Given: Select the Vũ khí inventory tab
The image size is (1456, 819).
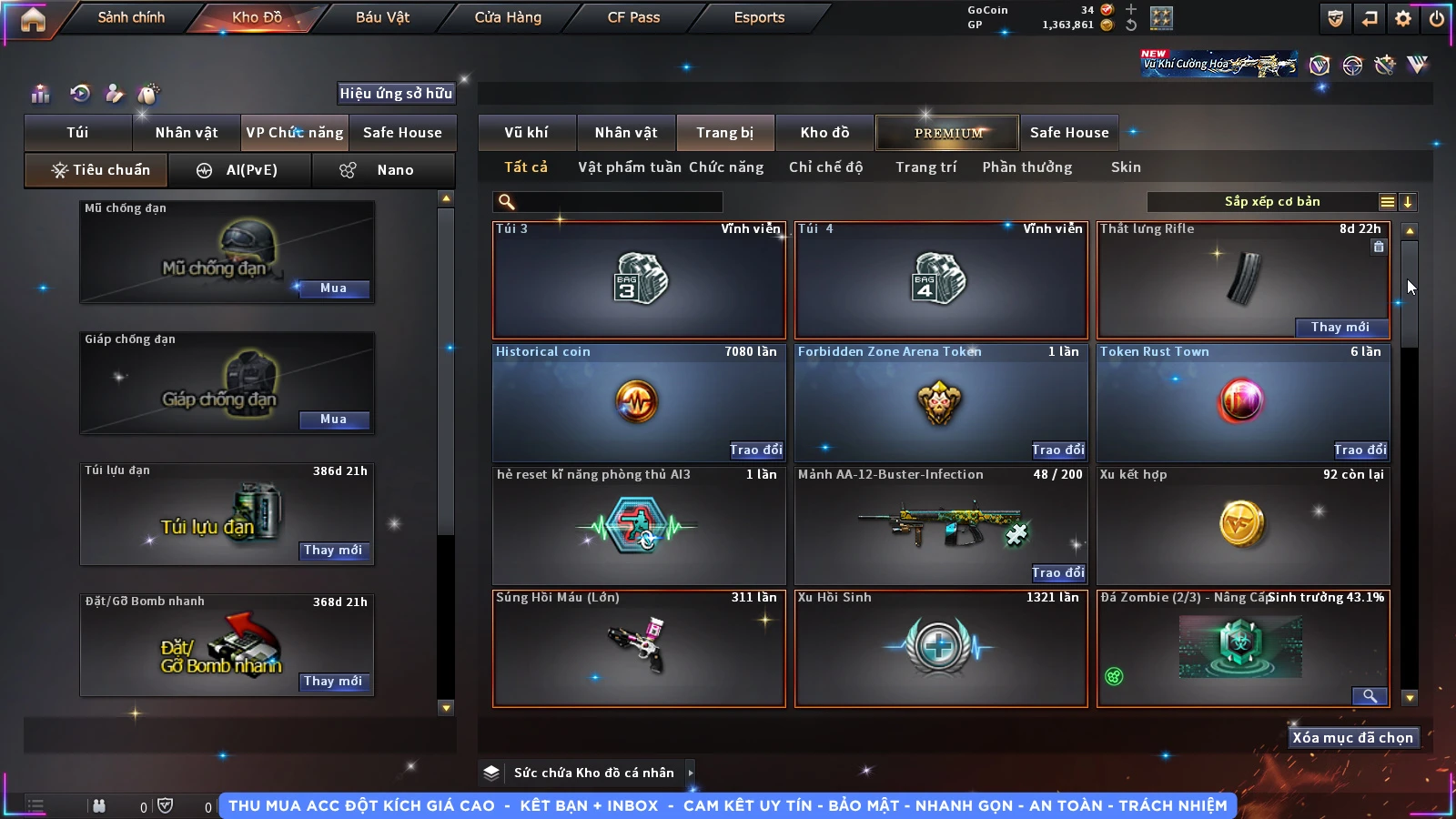Looking at the screenshot, I should click(526, 133).
